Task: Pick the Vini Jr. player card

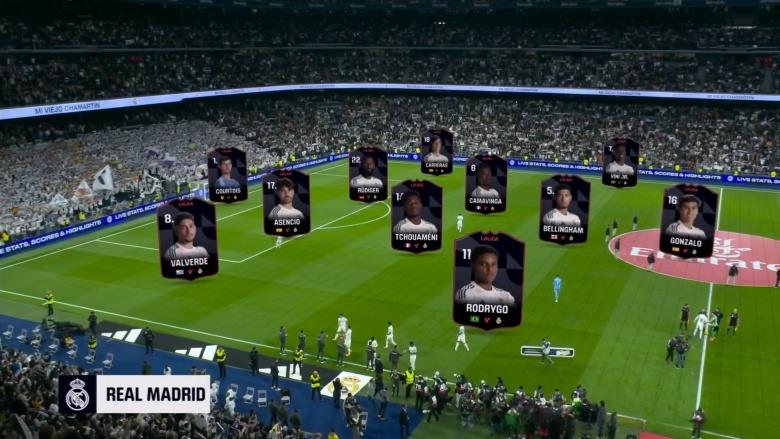Action: point(620,162)
